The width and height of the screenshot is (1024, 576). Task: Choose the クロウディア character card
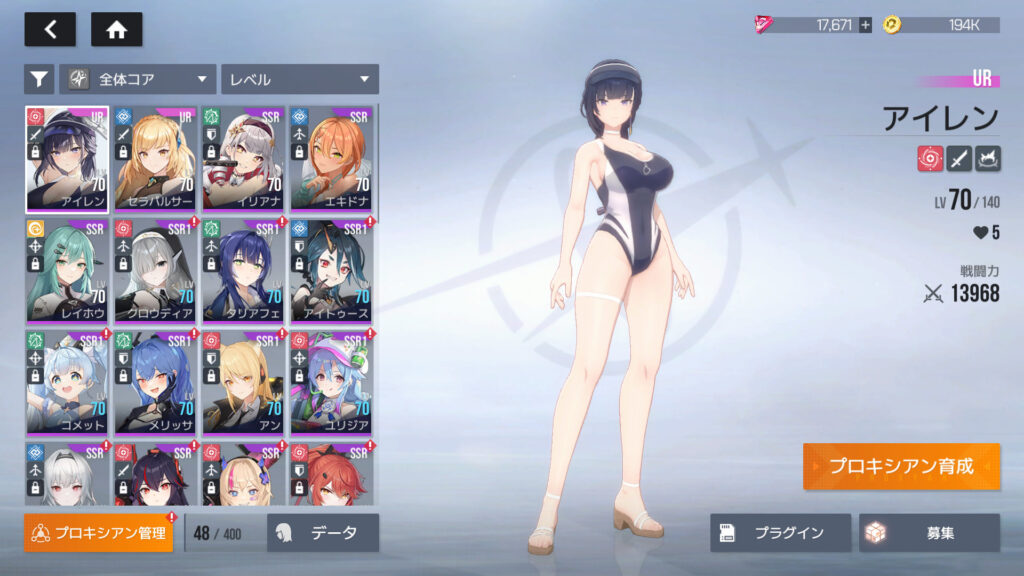click(155, 270)
